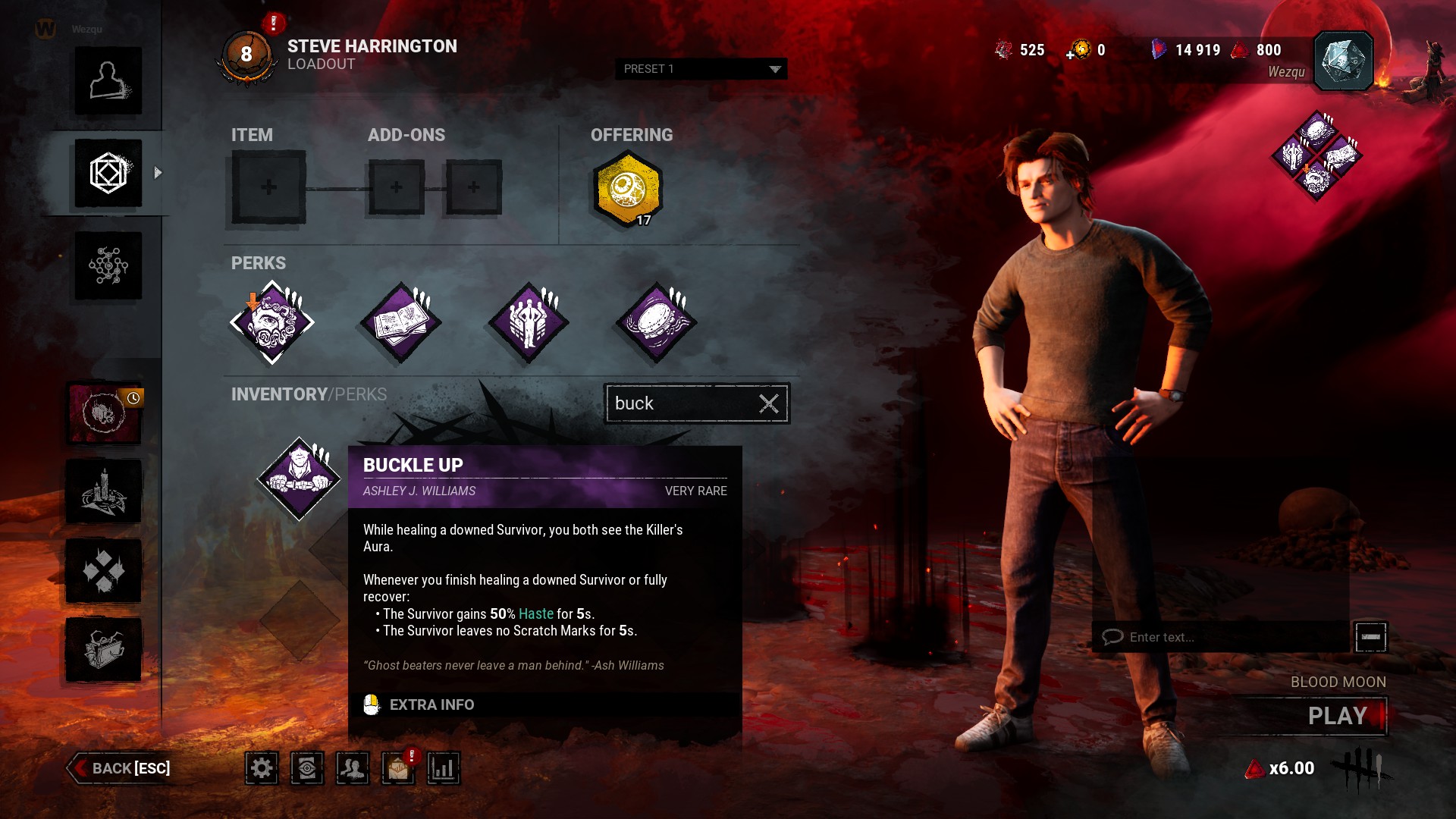
Task: Minimize the chat panel
Action: tap(1370, 637)
